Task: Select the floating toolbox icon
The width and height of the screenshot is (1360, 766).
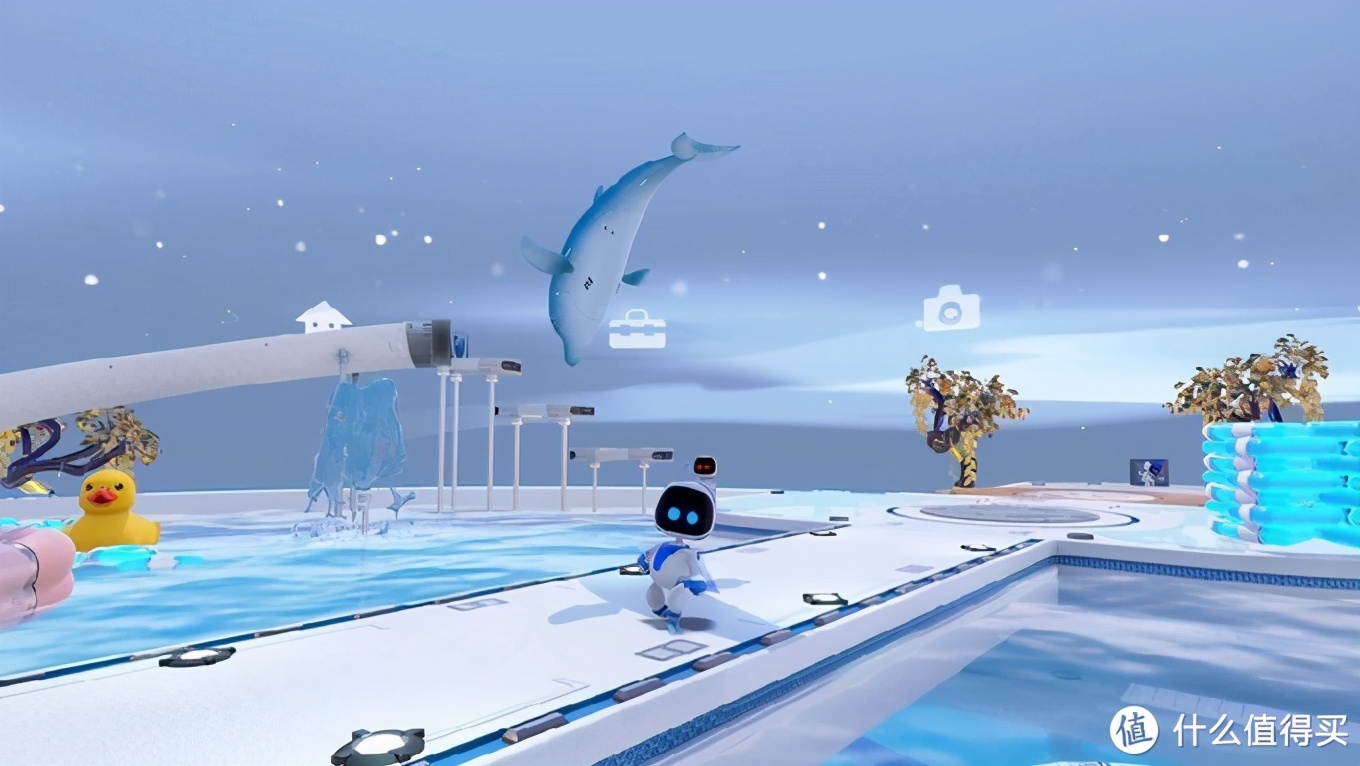Action: tap(637, 330)
